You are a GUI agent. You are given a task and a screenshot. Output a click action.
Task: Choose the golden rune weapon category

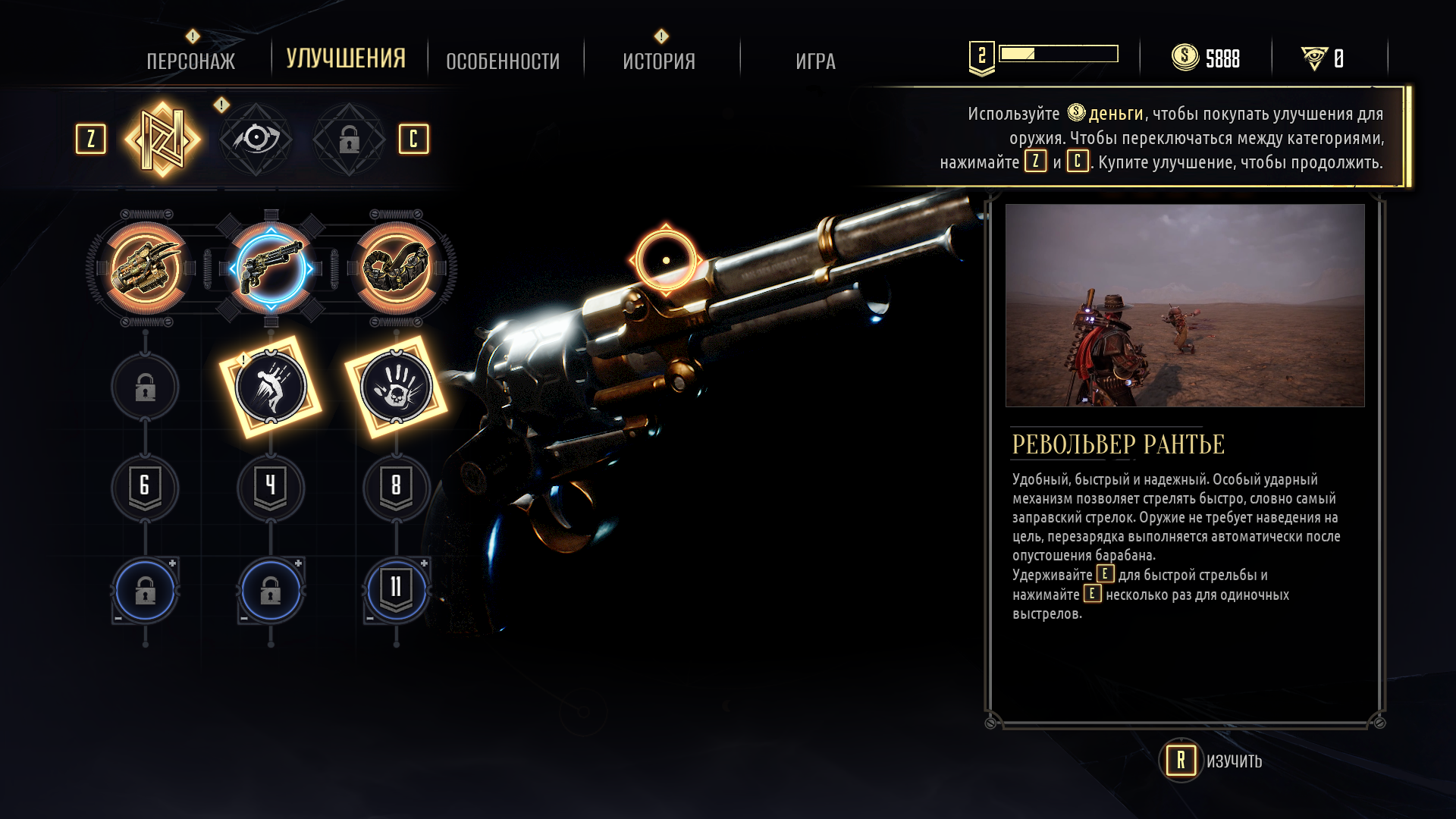(x=162, y=140)
